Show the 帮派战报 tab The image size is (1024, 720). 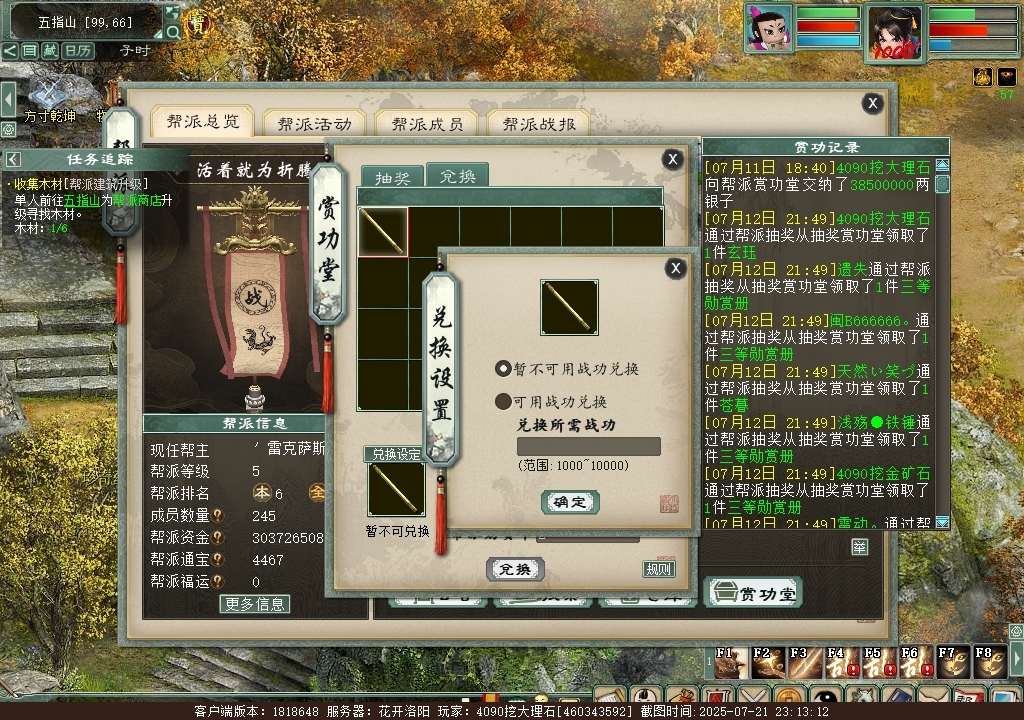(539, 124)
